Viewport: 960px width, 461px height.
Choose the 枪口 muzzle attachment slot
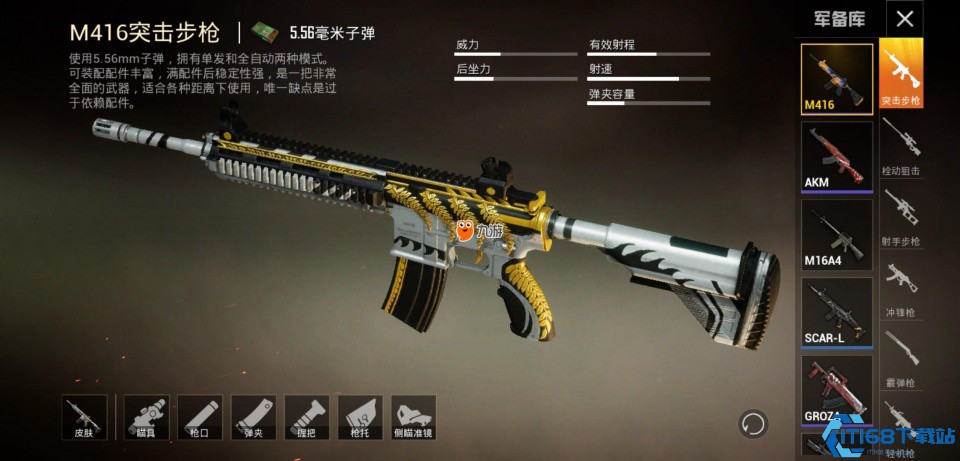pos(199,418)
